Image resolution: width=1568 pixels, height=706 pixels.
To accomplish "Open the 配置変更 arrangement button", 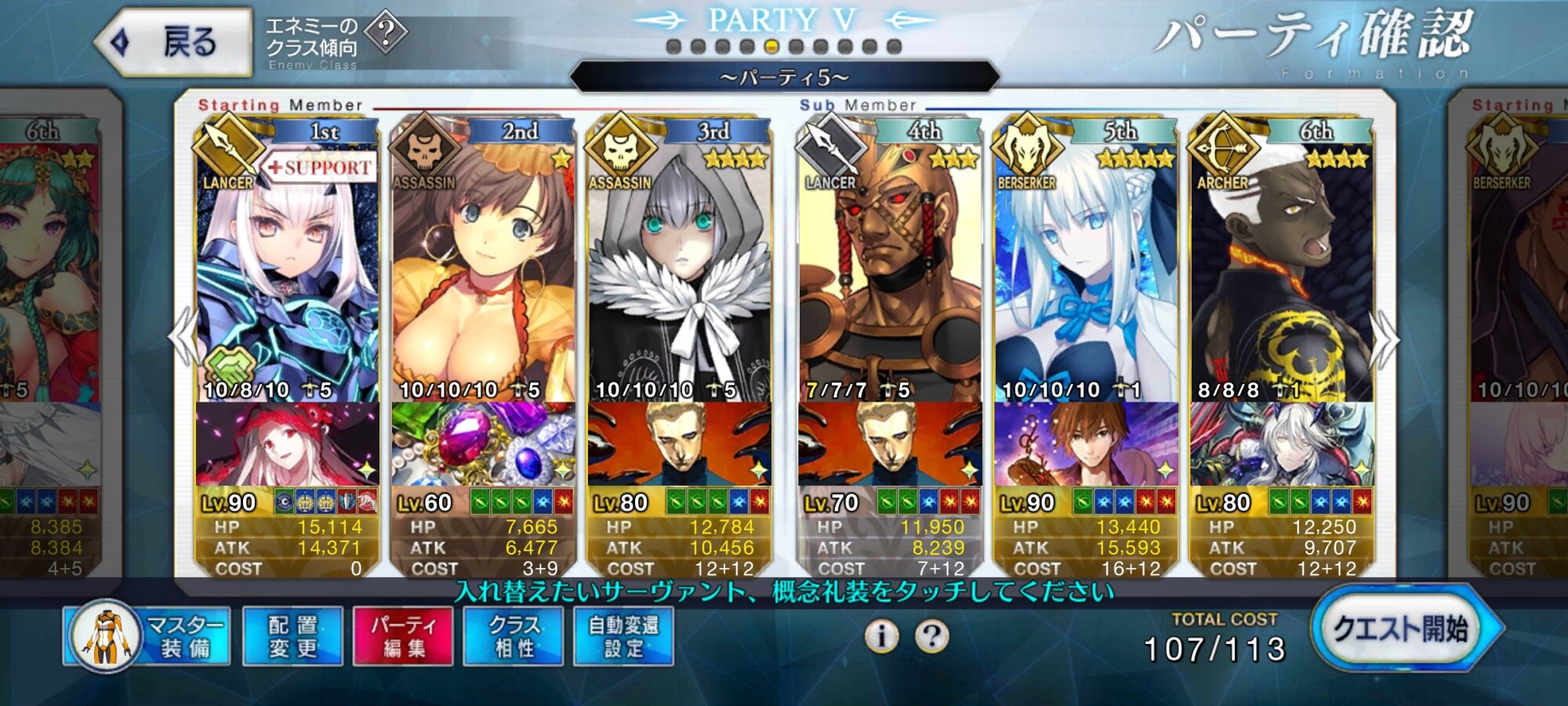I will point(292,636).
